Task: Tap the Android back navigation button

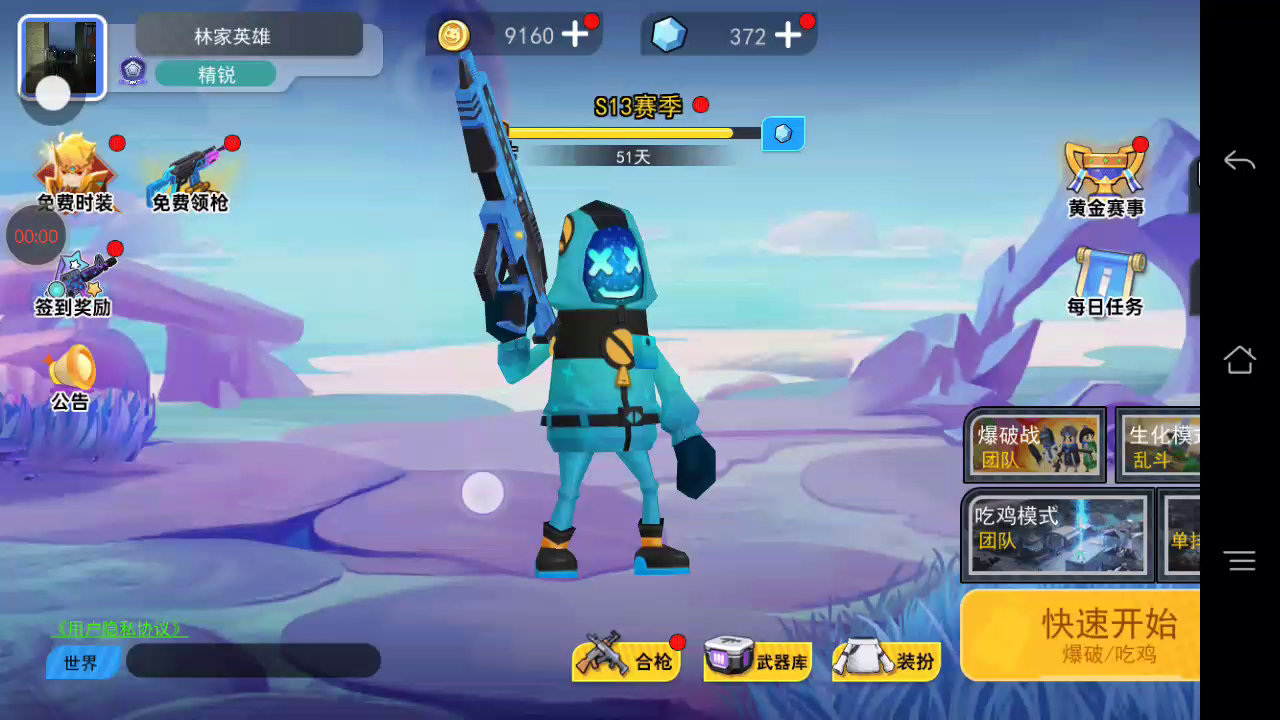Action: (x=1239, y=161)
